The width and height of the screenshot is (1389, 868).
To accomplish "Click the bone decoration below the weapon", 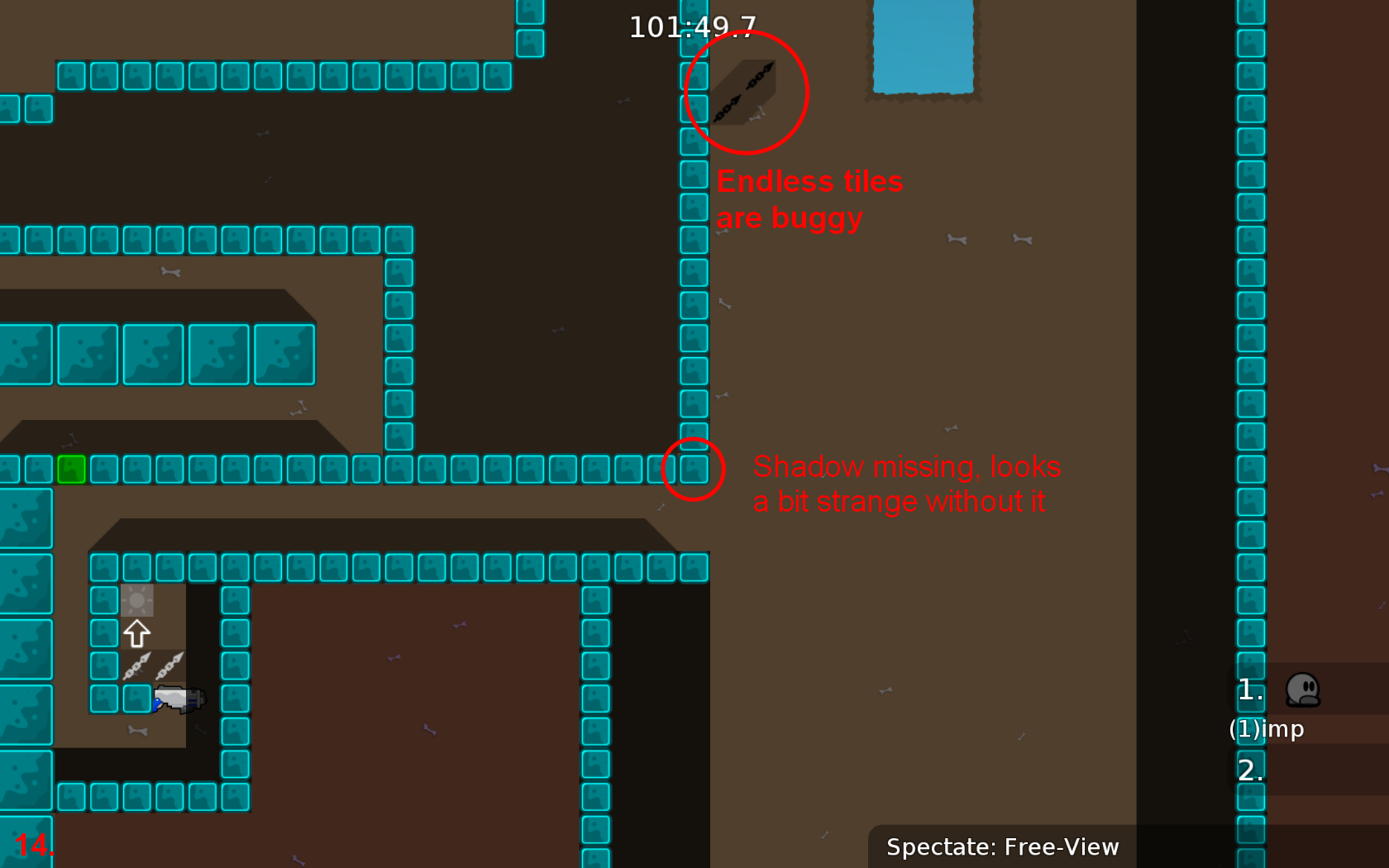I will [137, 732].
